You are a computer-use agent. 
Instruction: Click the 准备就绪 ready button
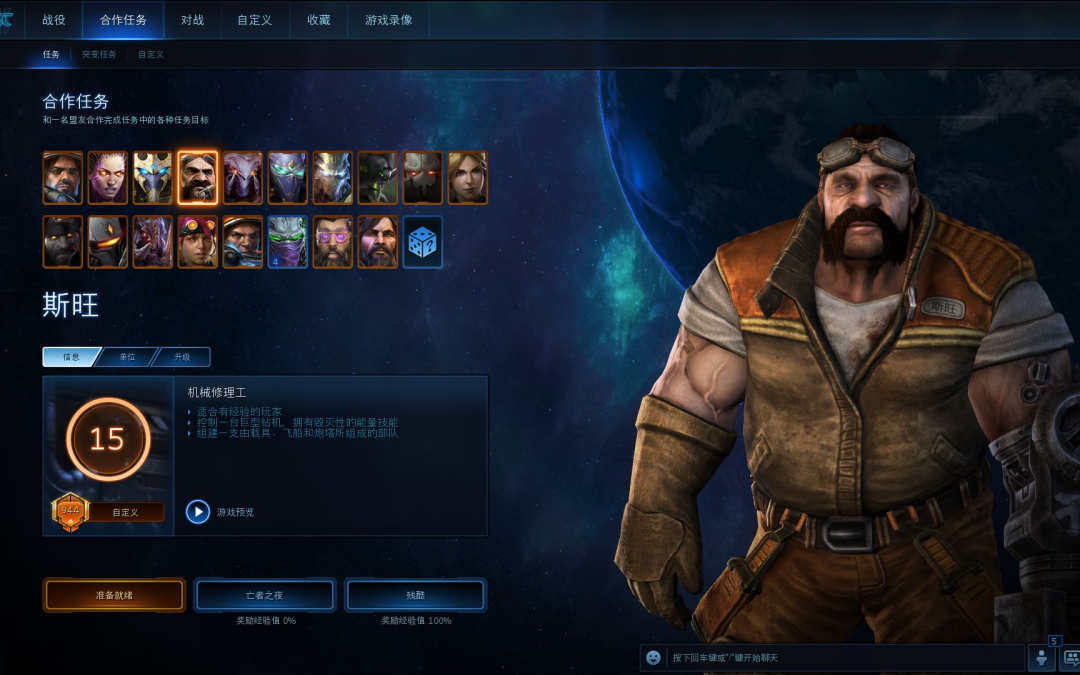pyautogui.click(x=115, y=595)
